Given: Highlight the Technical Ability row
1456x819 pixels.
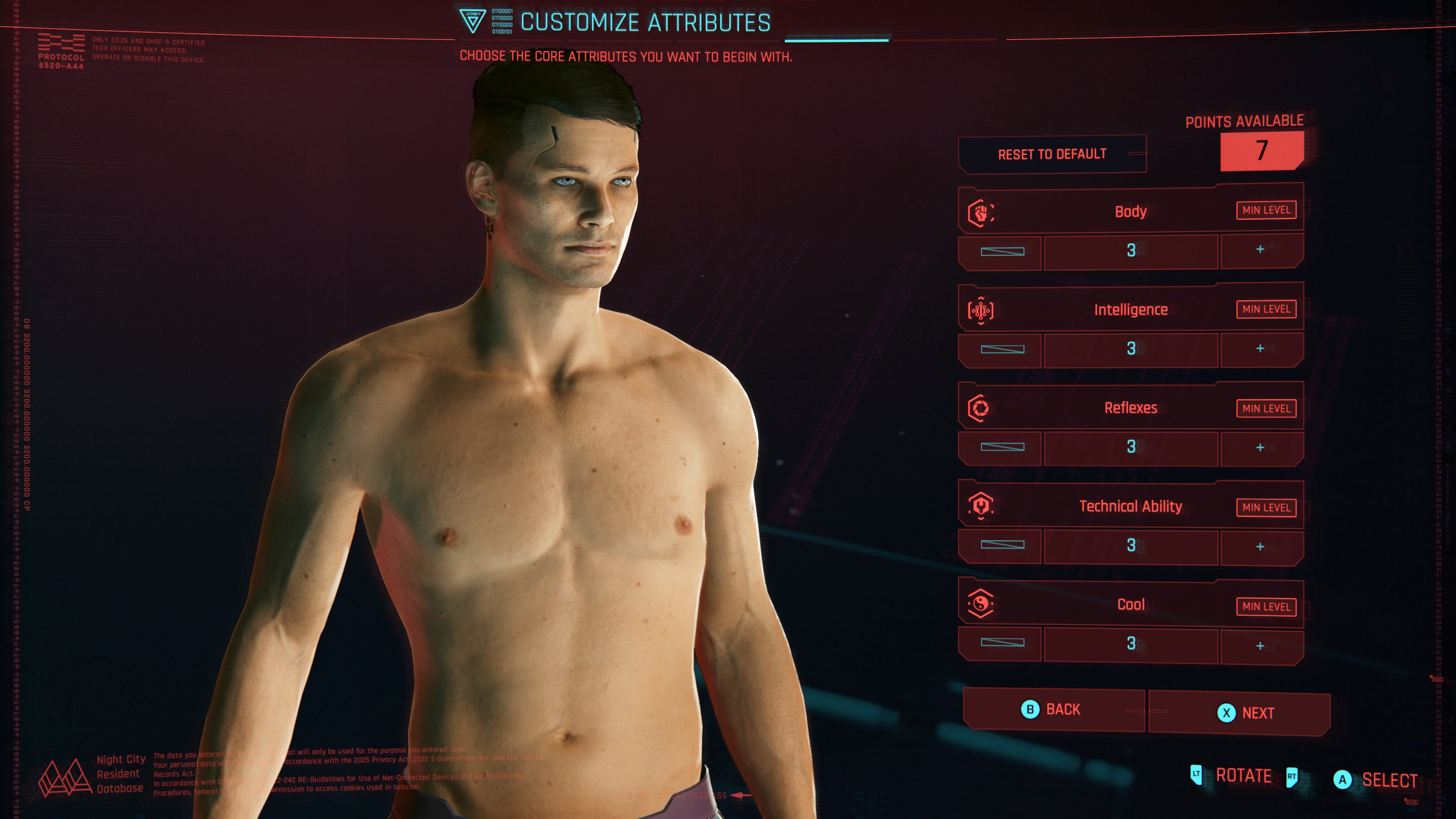Looking at the screenshot, I should click(1130, 507).
